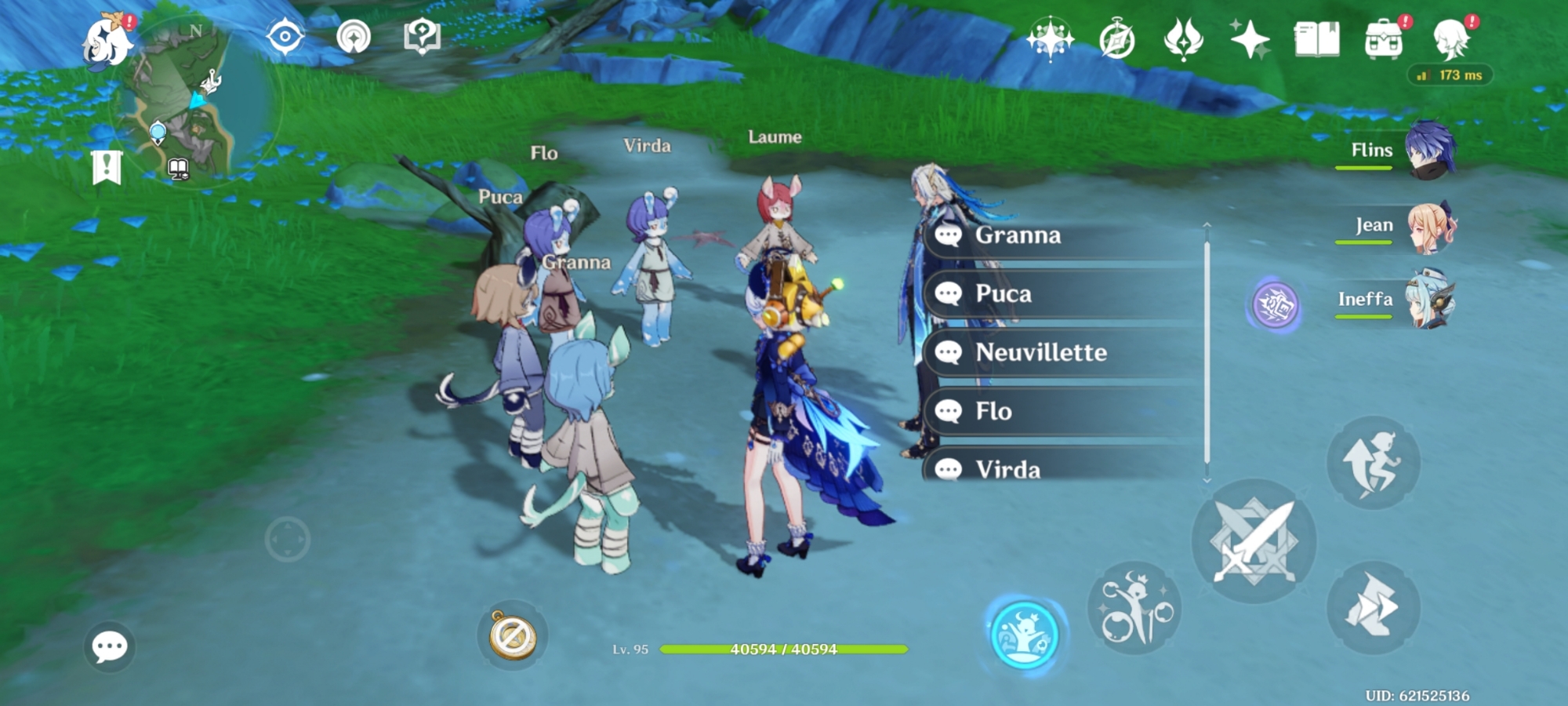Open the Wish four-pointed star icon
This screenshot has height=706, width=1568.
coord(1250,39)
